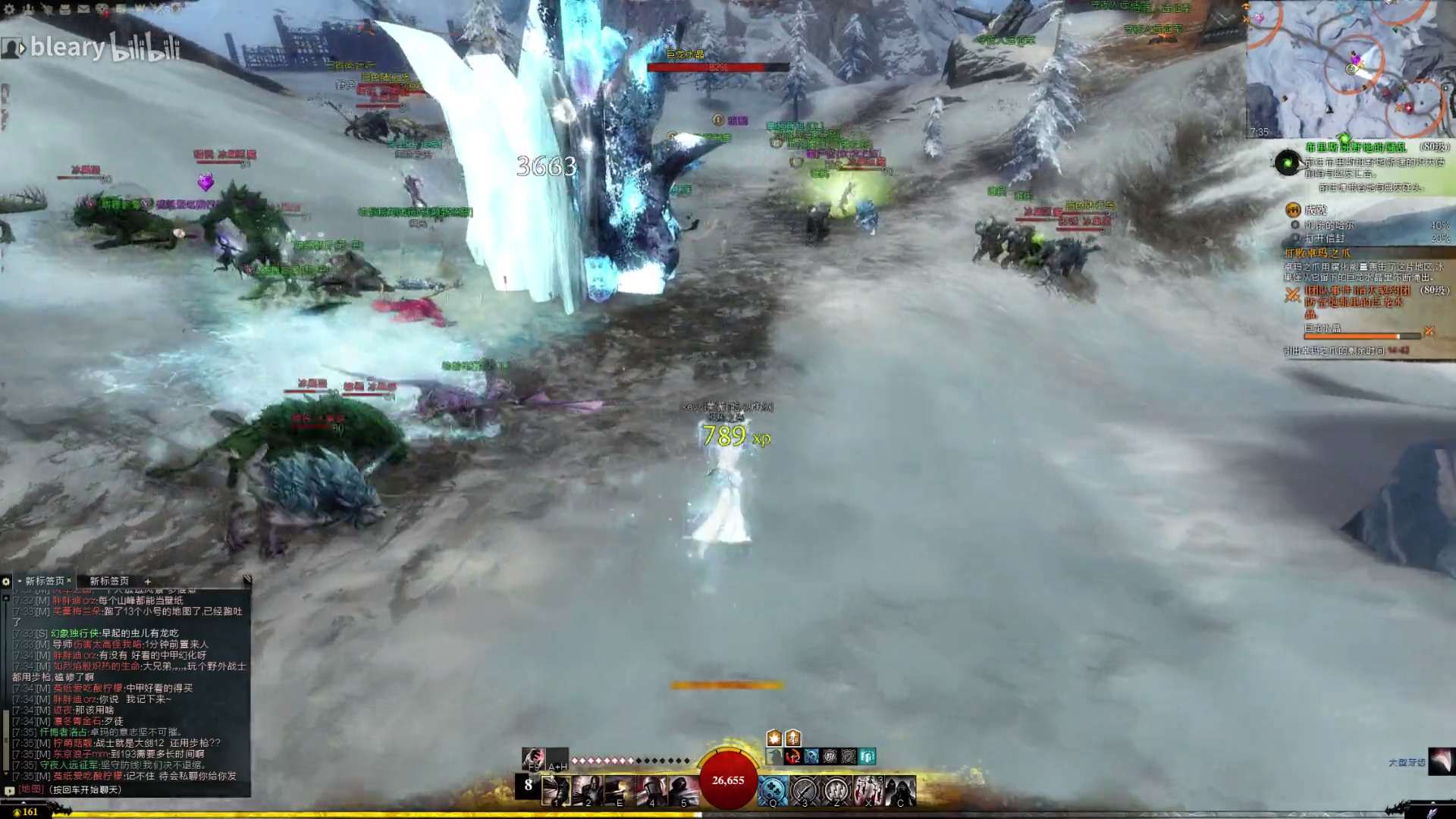Use weapon skill in slot 4
The width and height of the screenshot is (1456, 819).
(x=651, y=791)
